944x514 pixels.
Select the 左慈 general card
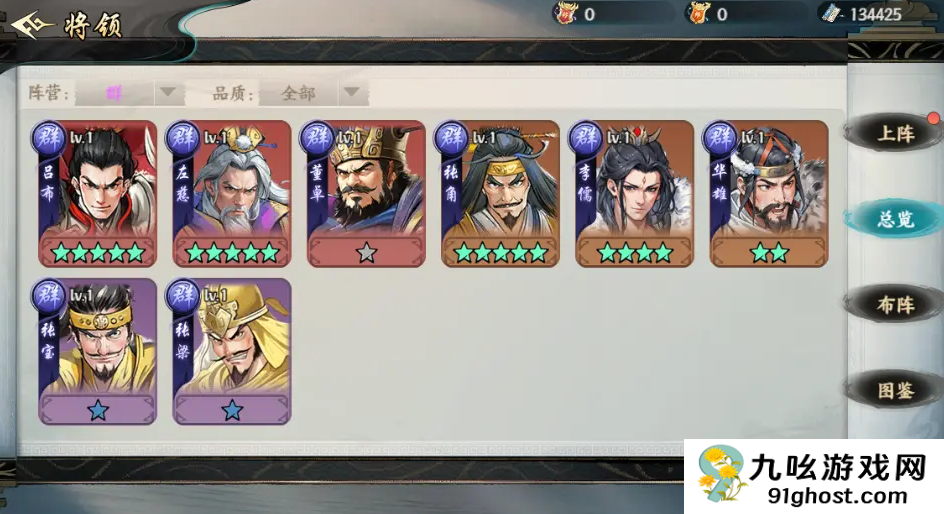click(x=232, y=193)
